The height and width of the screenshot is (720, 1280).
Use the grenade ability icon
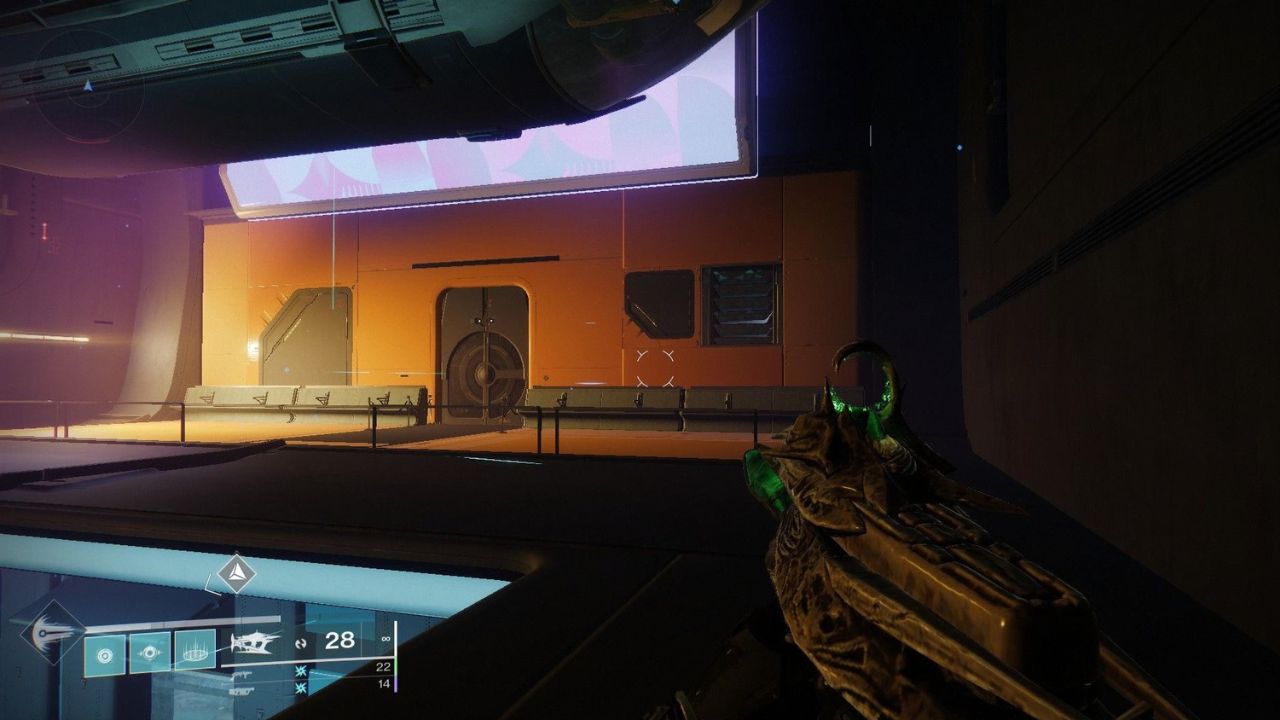pyautogui.click(x=105, y=655)
